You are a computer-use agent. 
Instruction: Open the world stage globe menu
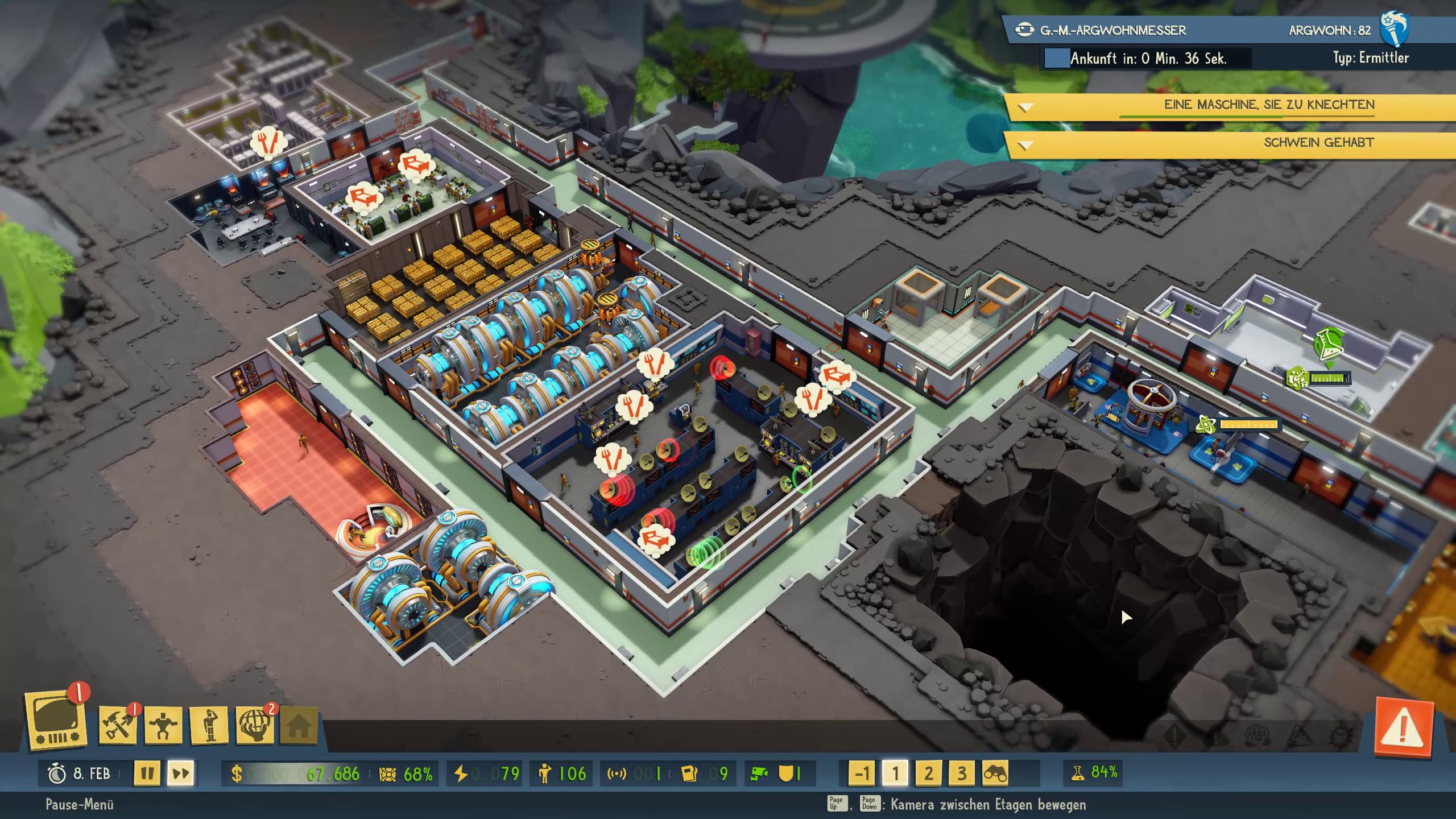254,725
